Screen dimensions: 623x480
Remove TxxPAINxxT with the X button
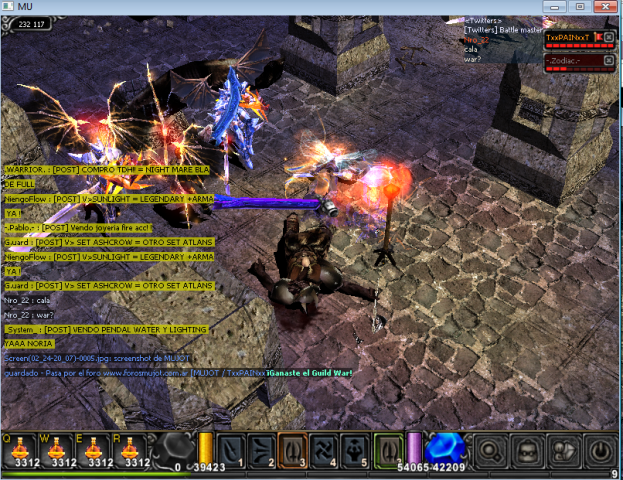(x=610, y=36)
